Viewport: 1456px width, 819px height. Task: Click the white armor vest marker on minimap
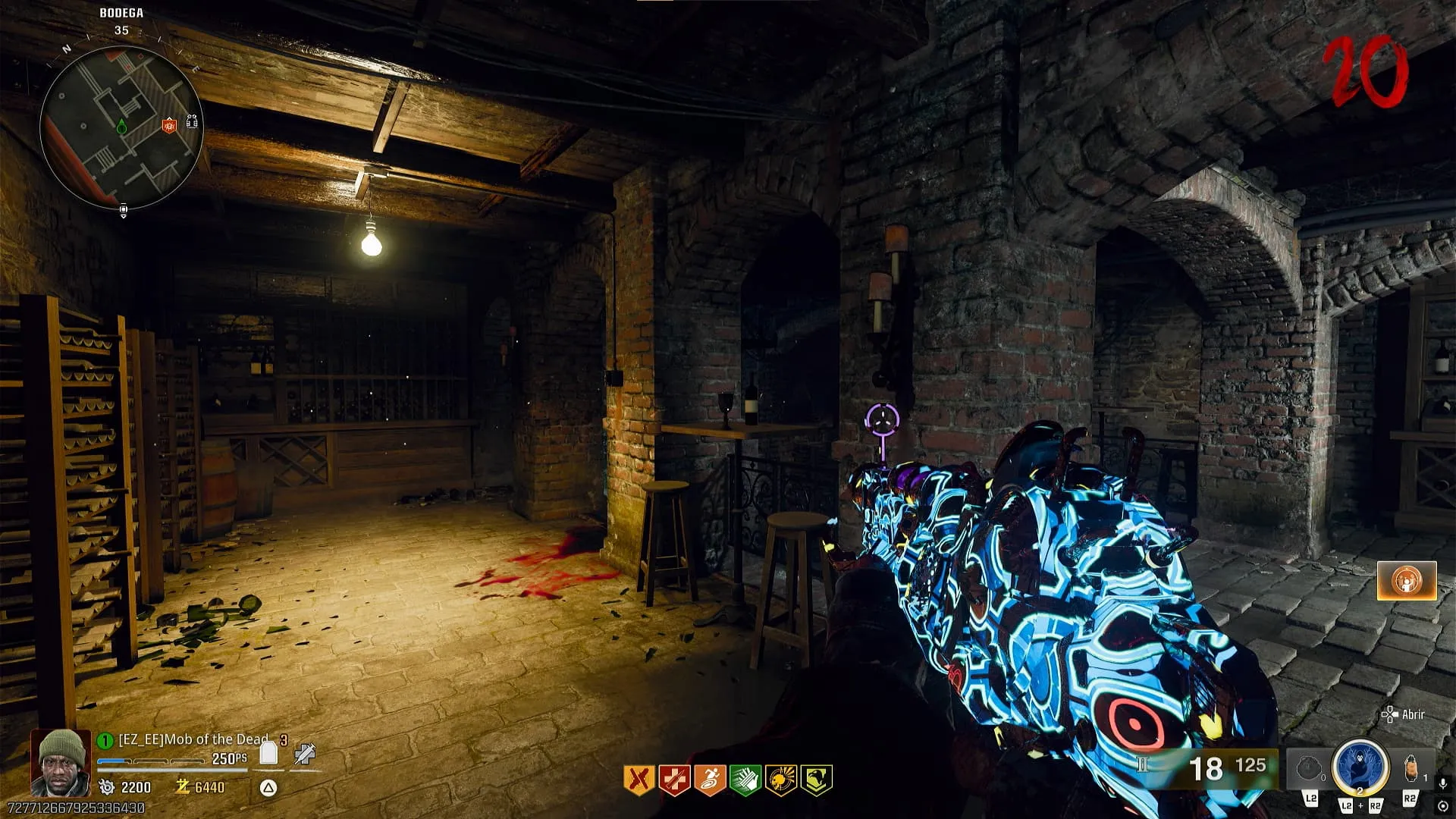[x=192, y=121]
